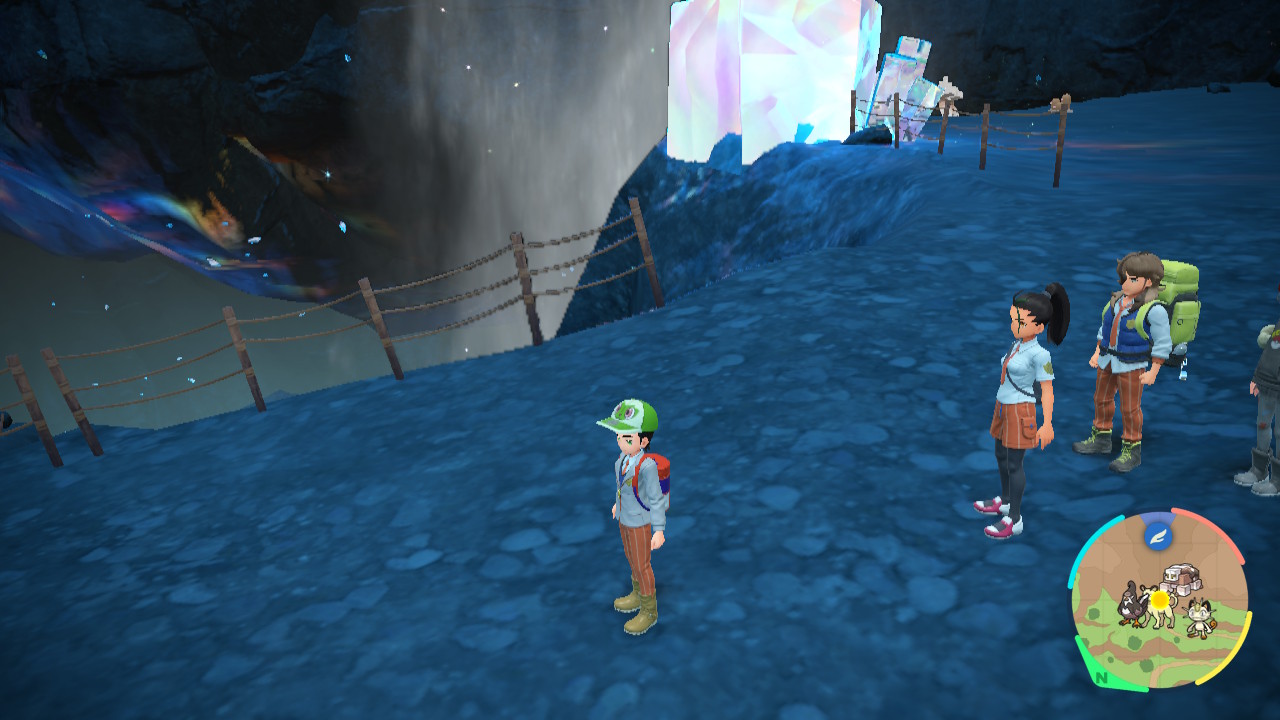Click the green N compass indicator
Screen dimensions: 1280x720
pos(1102,678)
